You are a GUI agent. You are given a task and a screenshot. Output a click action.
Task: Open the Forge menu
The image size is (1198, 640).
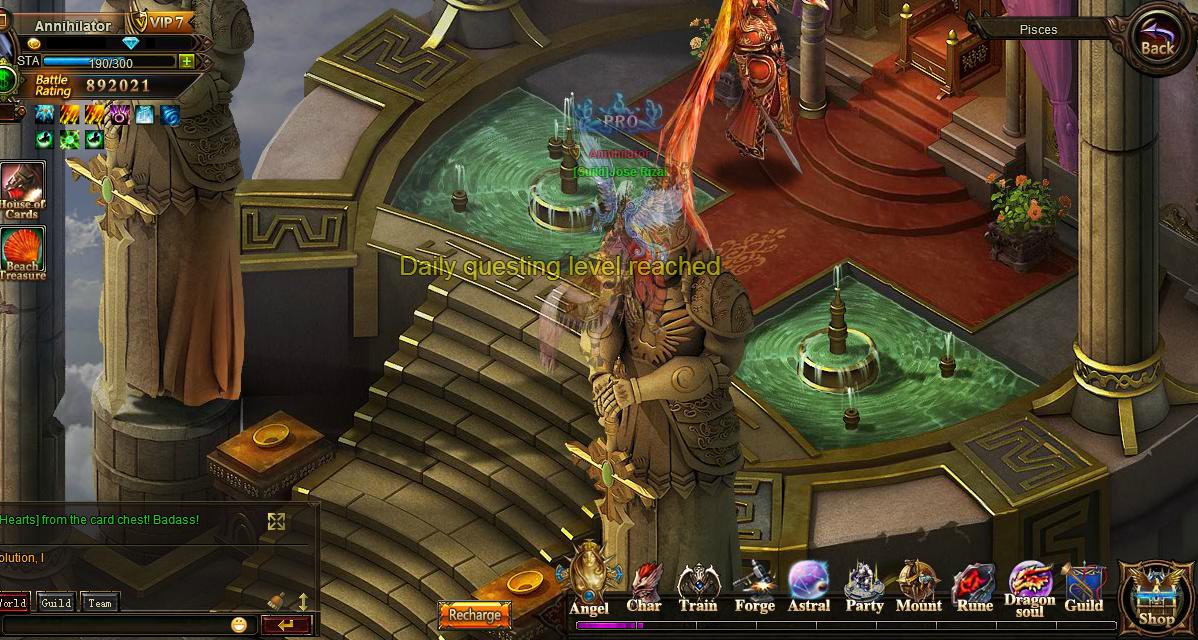(754, 587)
